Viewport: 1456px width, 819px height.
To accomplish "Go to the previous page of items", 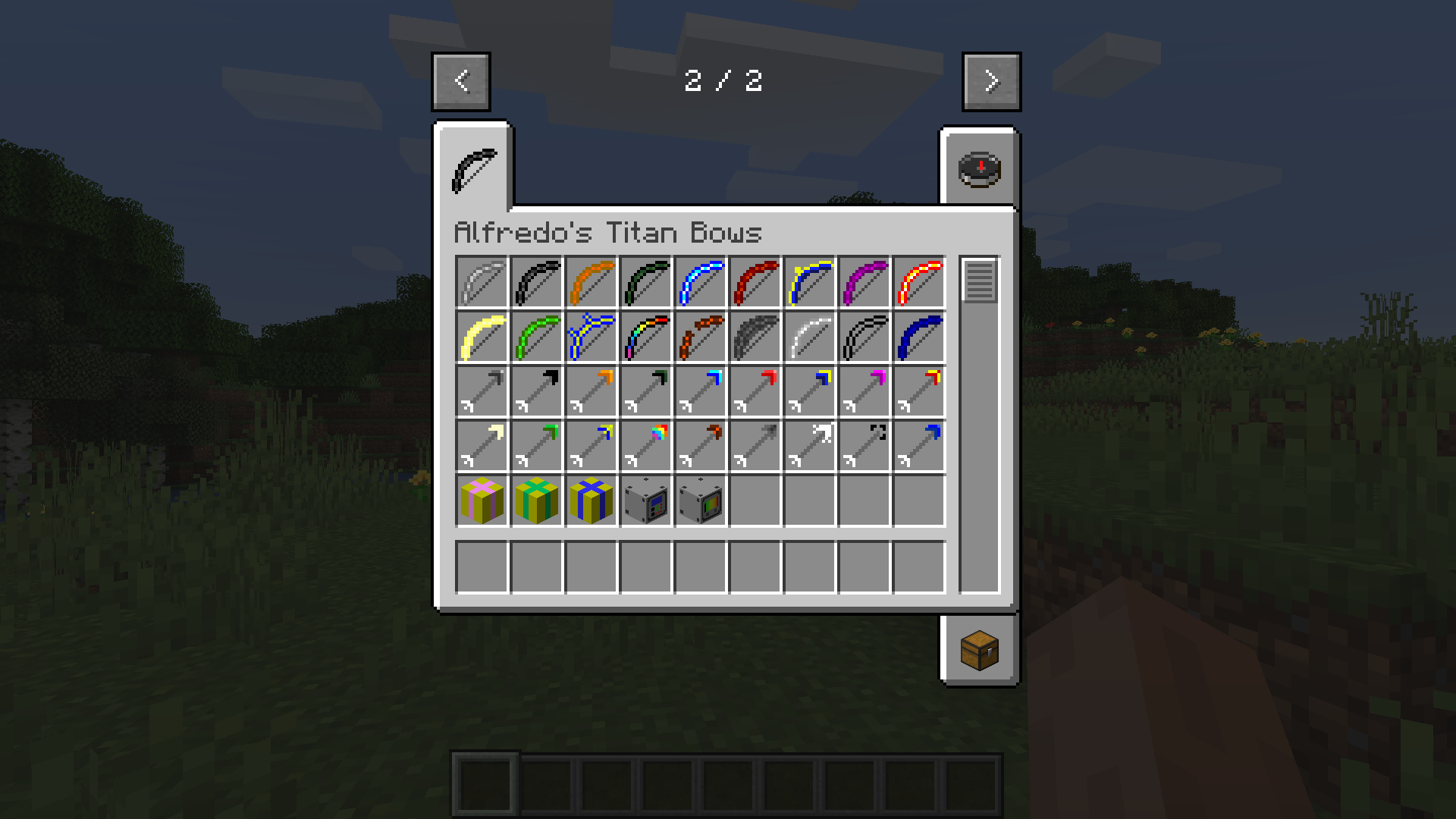I will click(460, 82).
